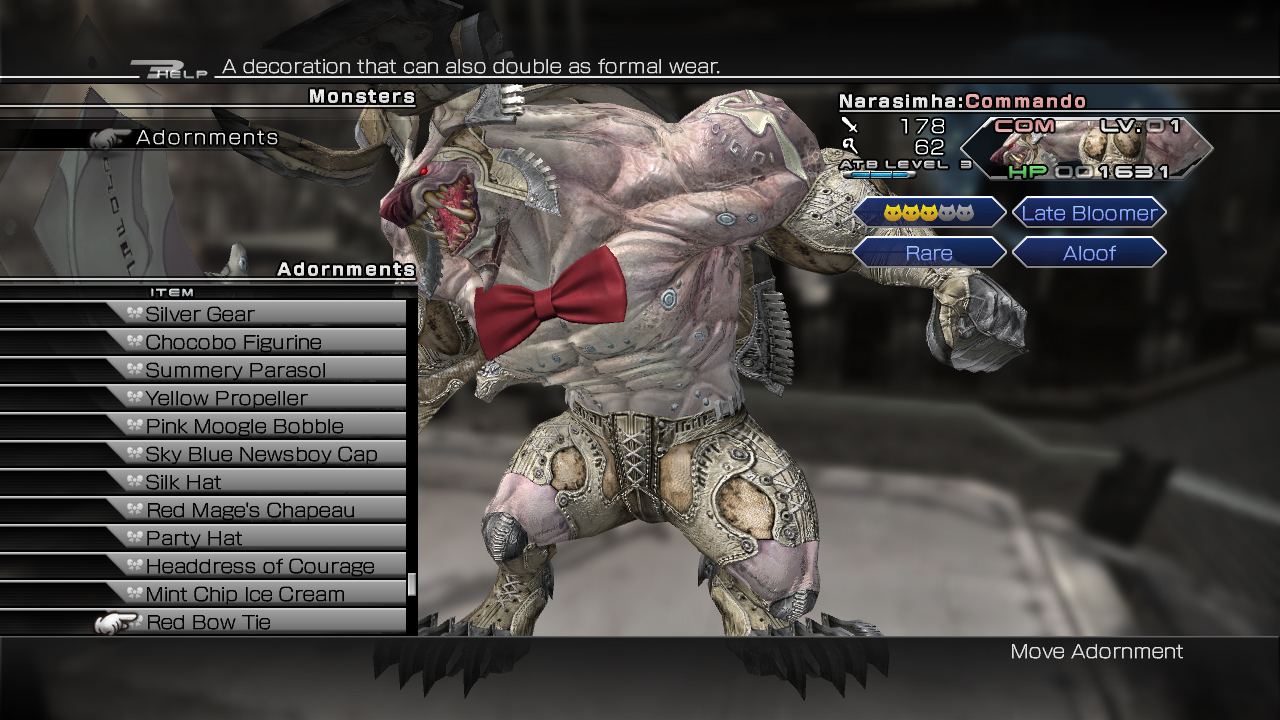Click the Rare trait badge

point(929,253)
